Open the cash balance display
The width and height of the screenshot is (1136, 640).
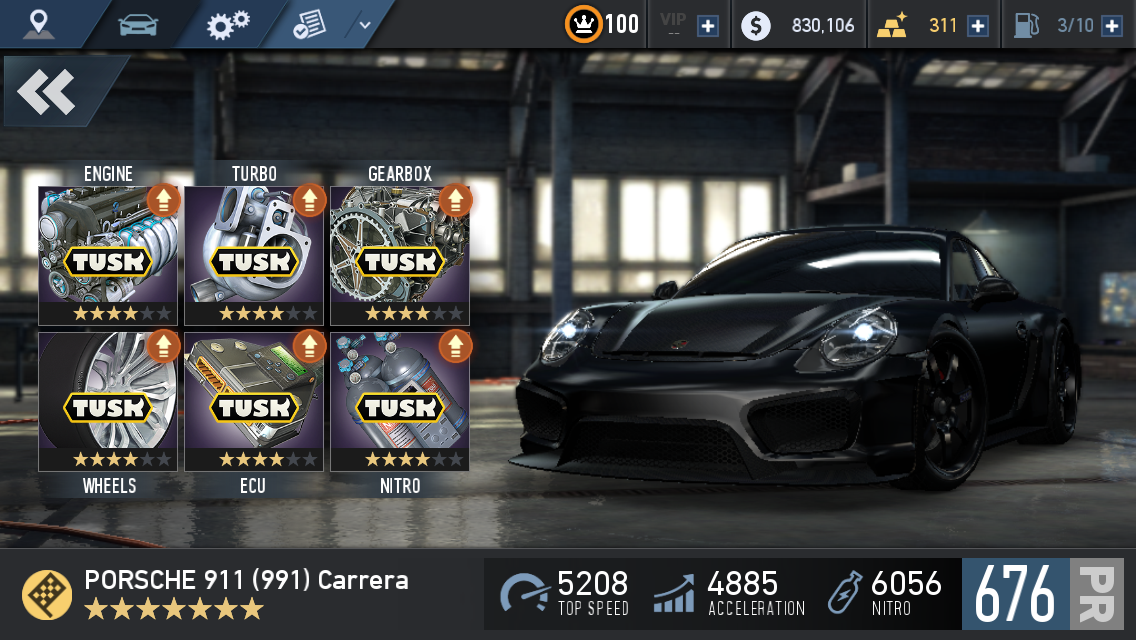[x=800, y=26]
